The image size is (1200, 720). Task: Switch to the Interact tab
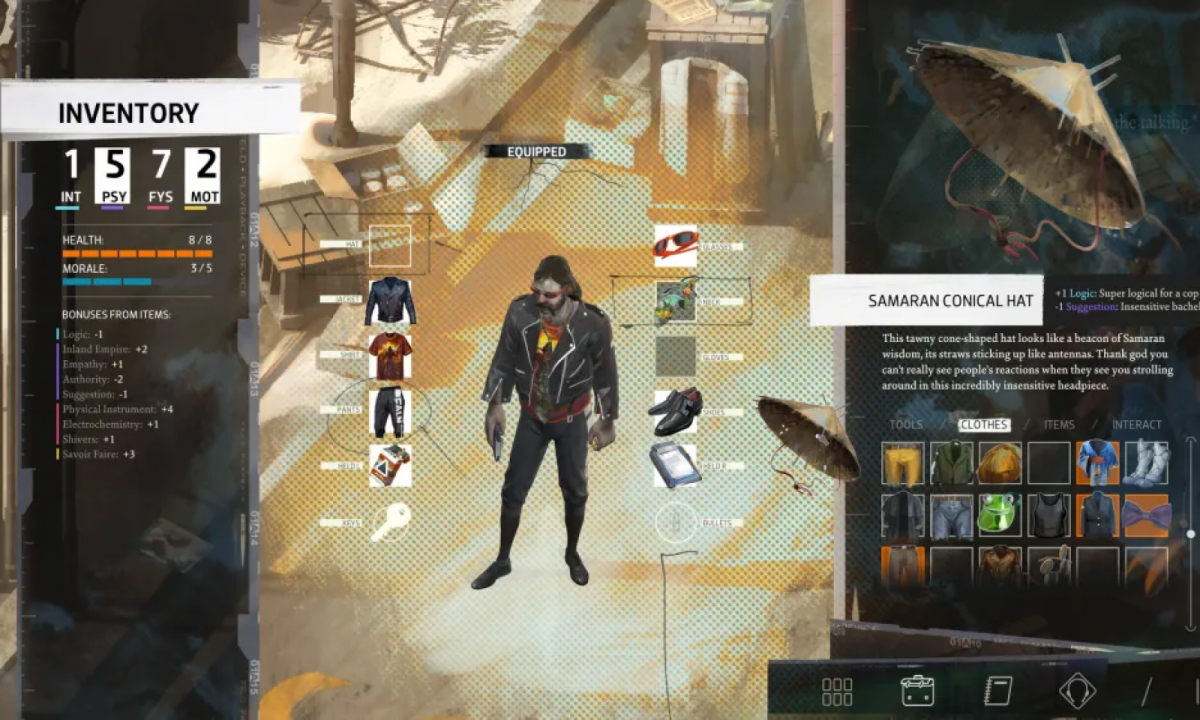pos(1137,425)
